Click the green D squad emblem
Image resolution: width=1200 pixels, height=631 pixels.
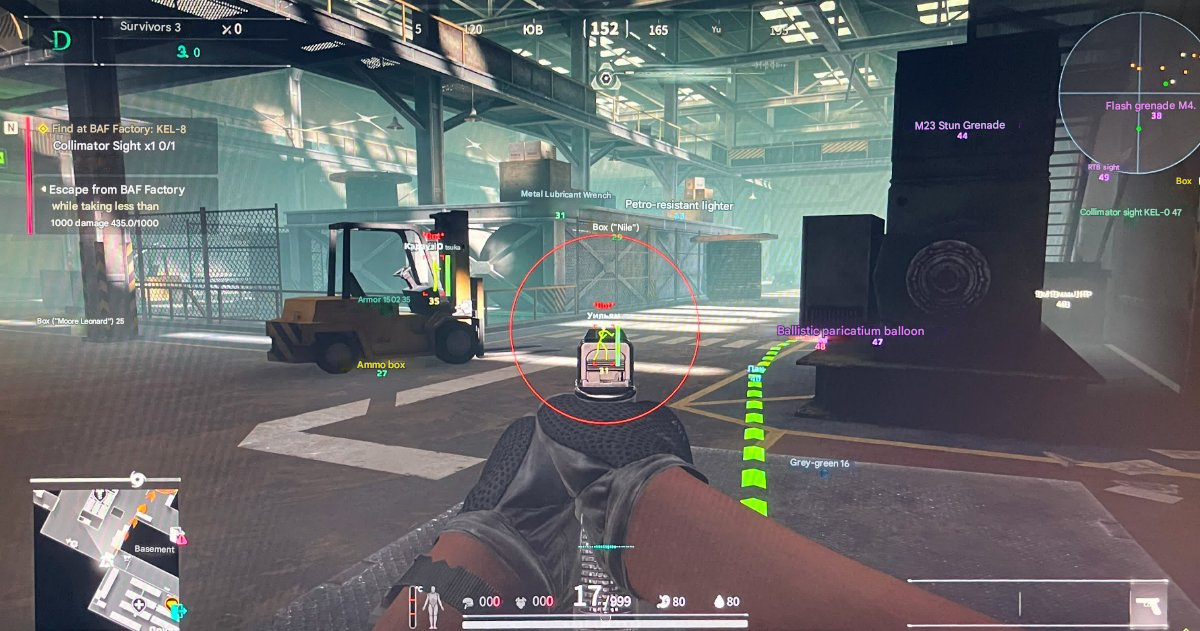(61, 41)
